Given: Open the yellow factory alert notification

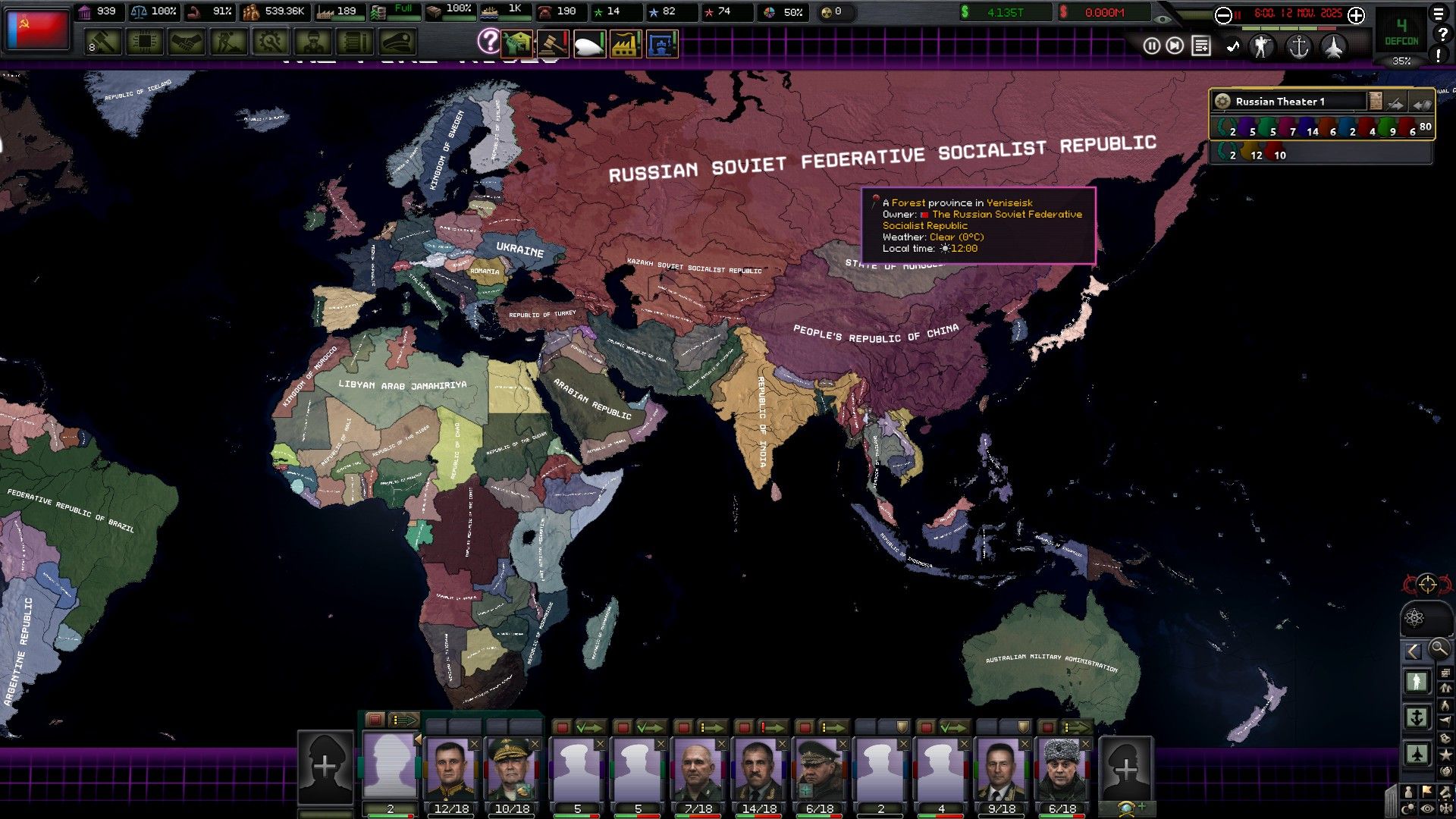Looking at the screenshot, I should [626, 44].
